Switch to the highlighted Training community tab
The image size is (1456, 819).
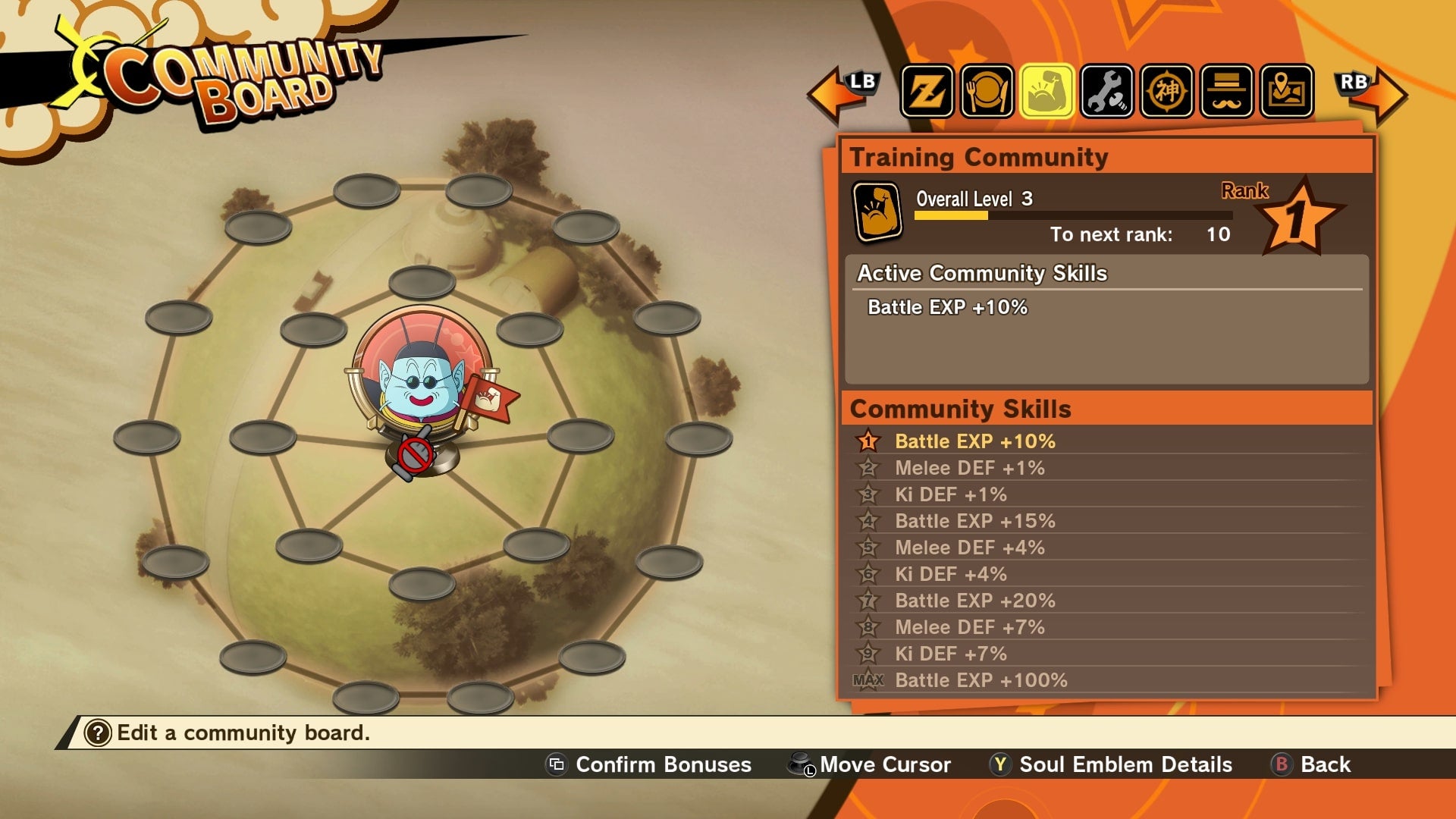(x=1047, y=91)
